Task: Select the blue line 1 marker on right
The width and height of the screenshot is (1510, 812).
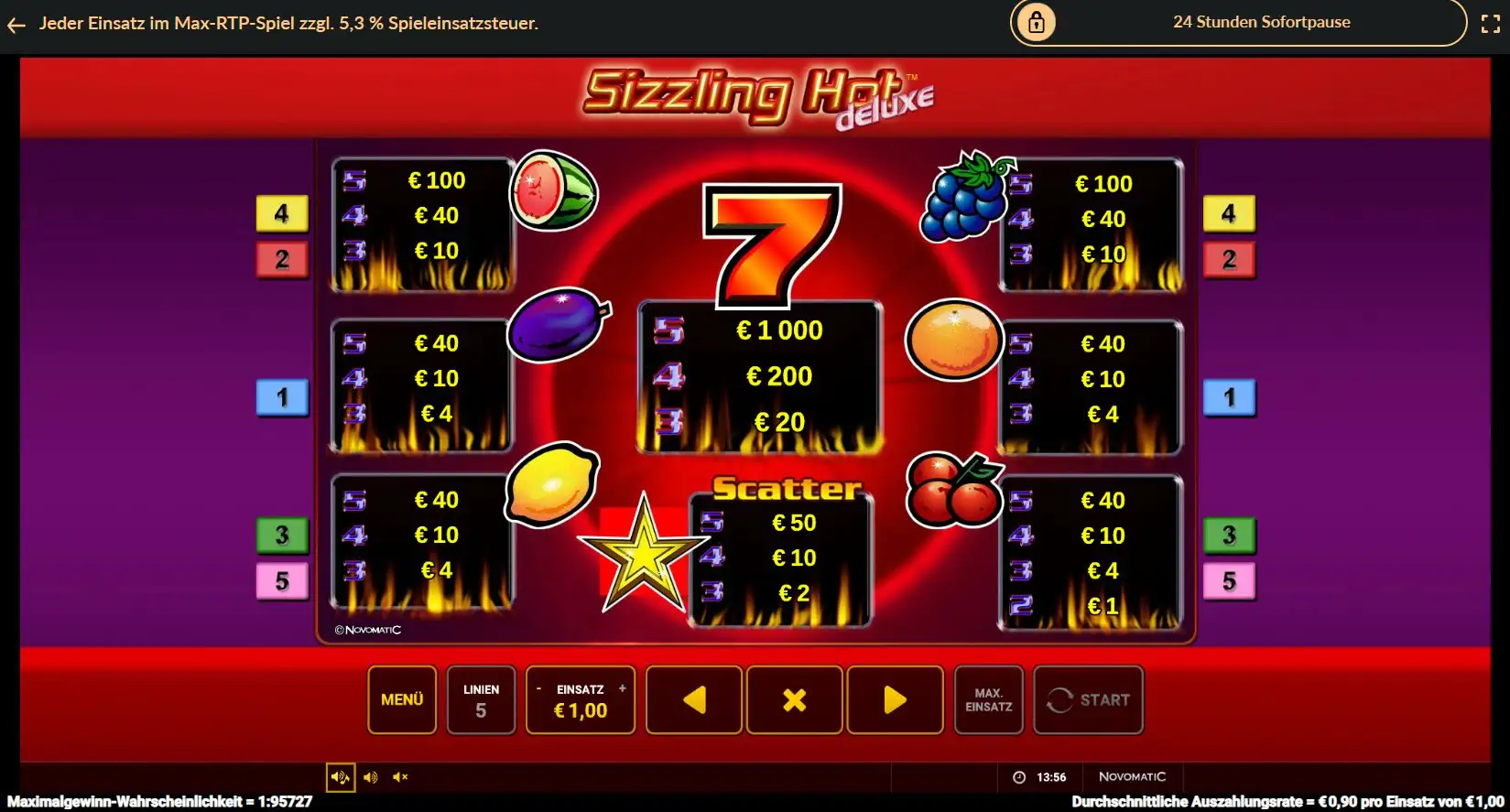Action: coord(1229,397)
